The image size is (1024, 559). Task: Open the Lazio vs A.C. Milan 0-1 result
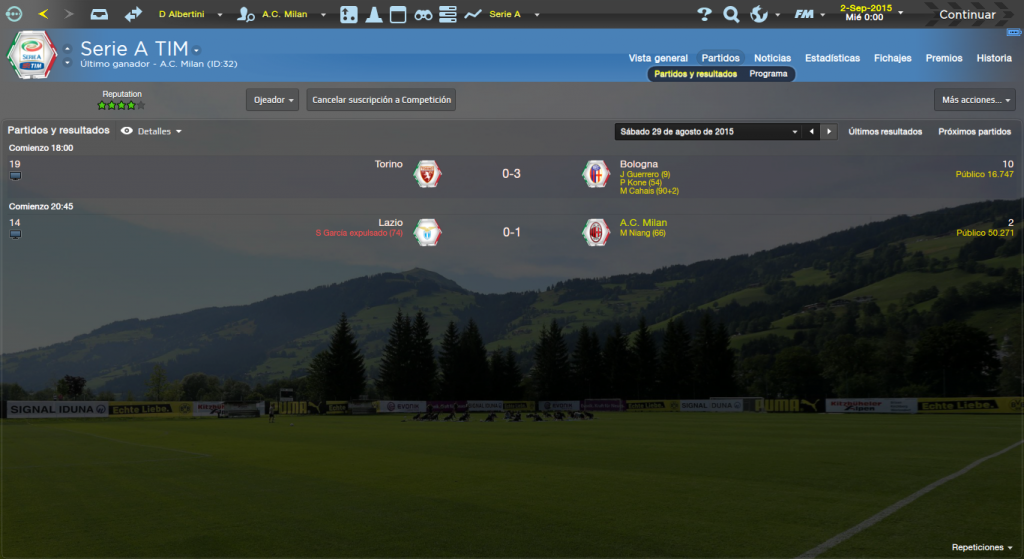point(511,232)
